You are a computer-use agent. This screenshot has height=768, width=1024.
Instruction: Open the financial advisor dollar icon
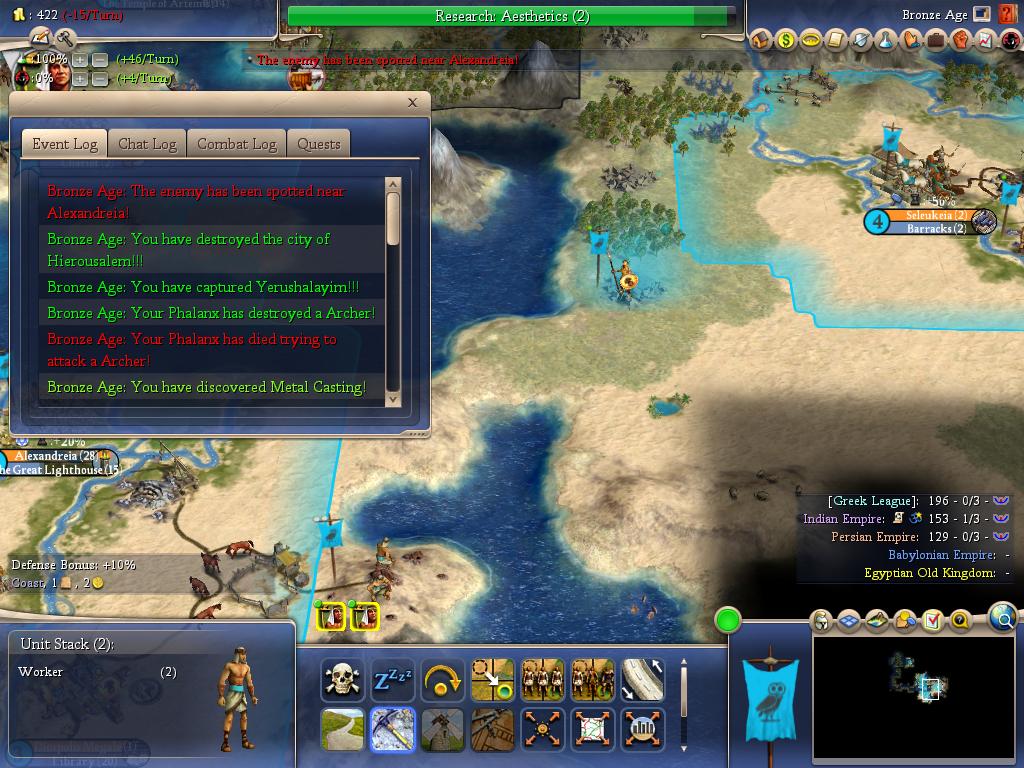pos(785,40)
